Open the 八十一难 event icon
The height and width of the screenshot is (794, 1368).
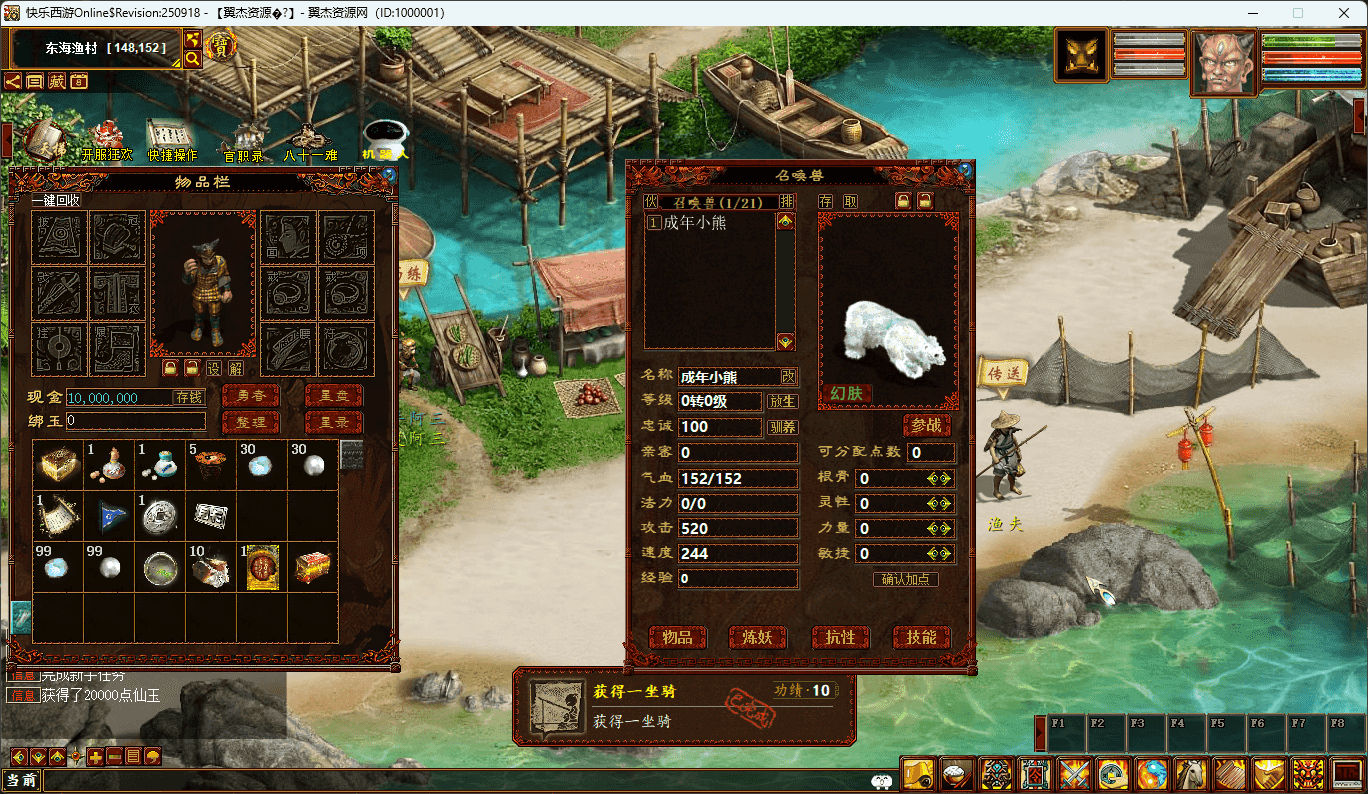pyautogui.click(x=309, y=140)
